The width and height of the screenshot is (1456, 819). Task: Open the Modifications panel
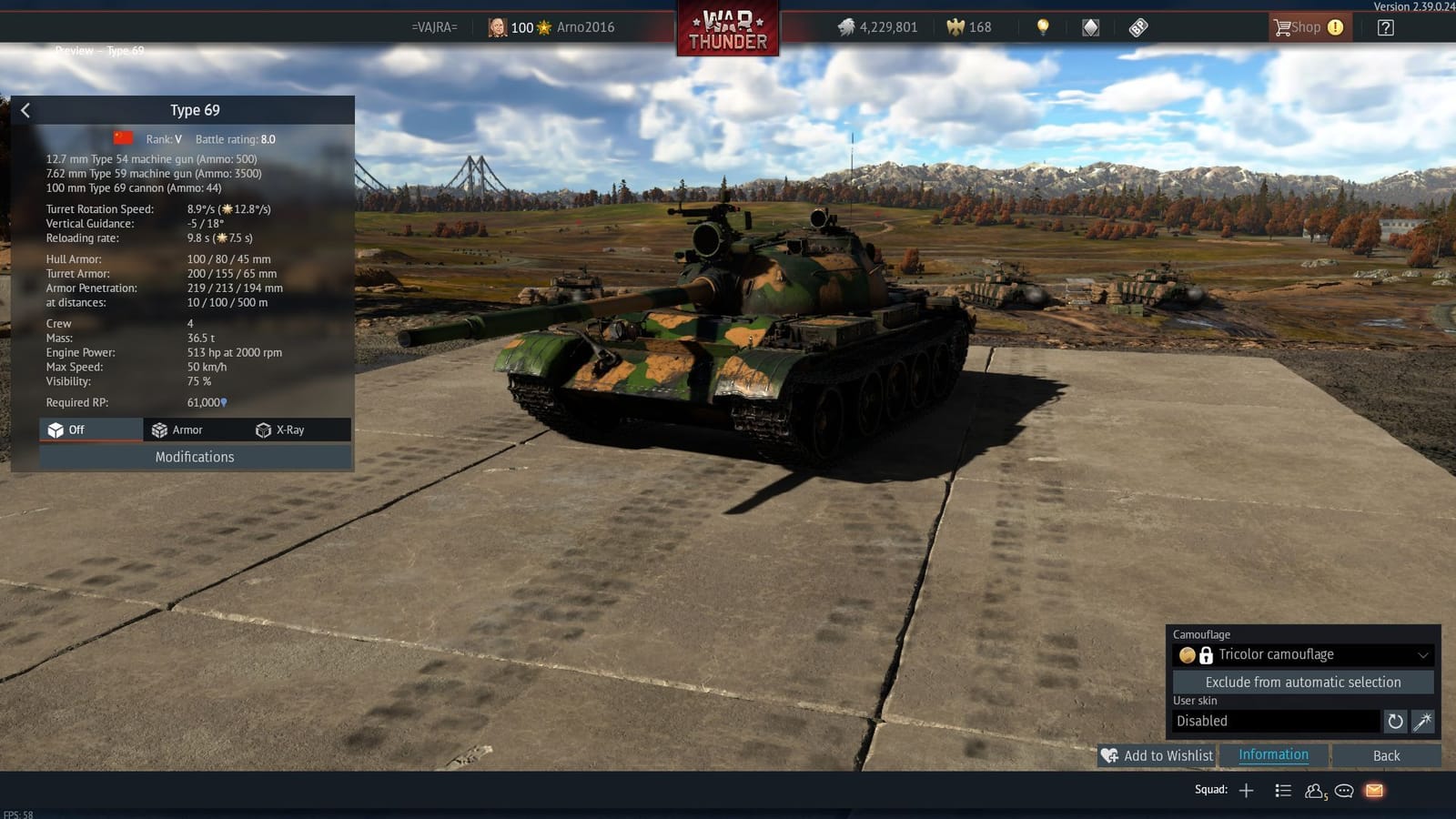(194, 457)
